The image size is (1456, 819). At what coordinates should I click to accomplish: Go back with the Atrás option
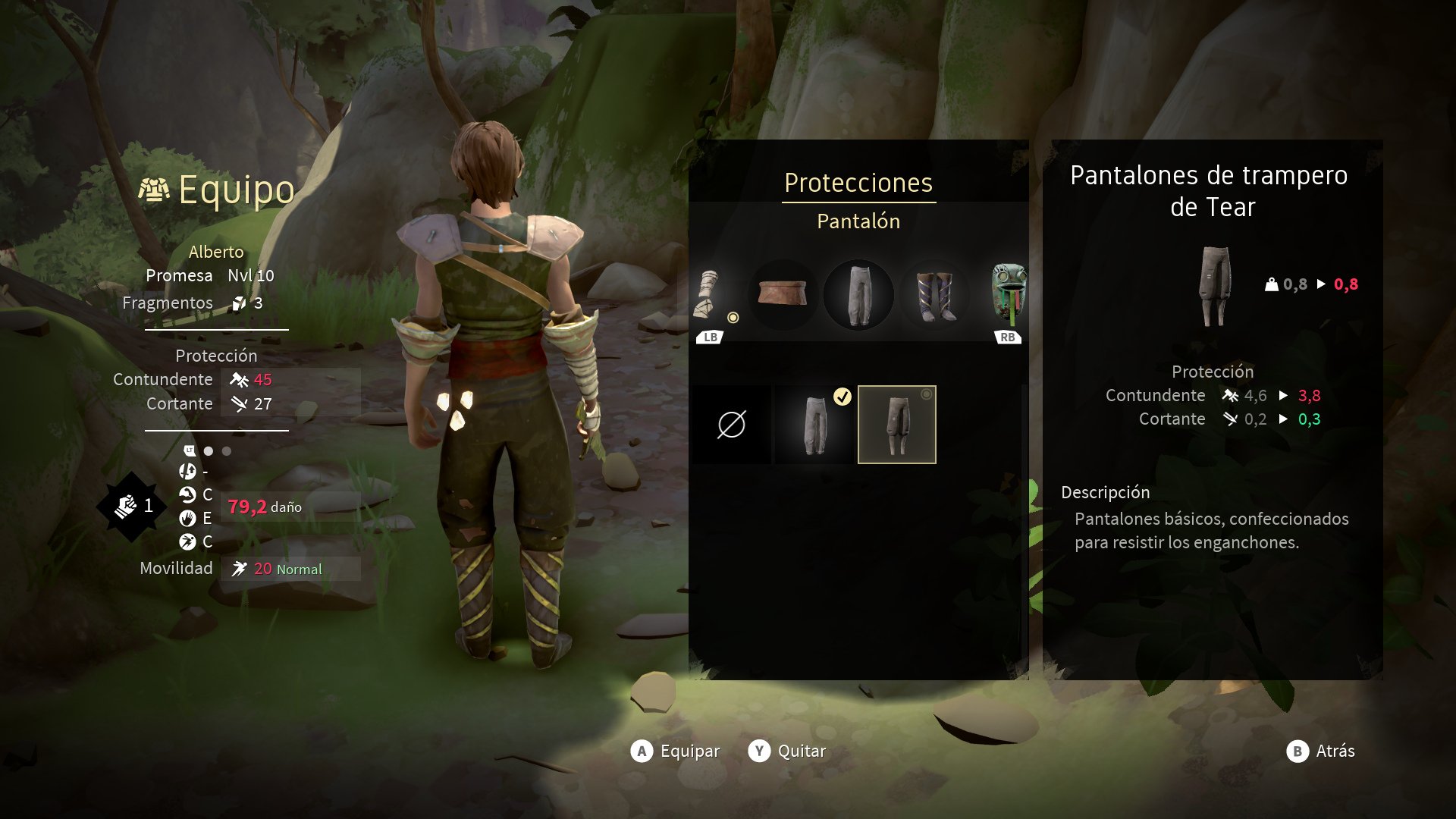pyautogui.click(x=1320, y=751)
